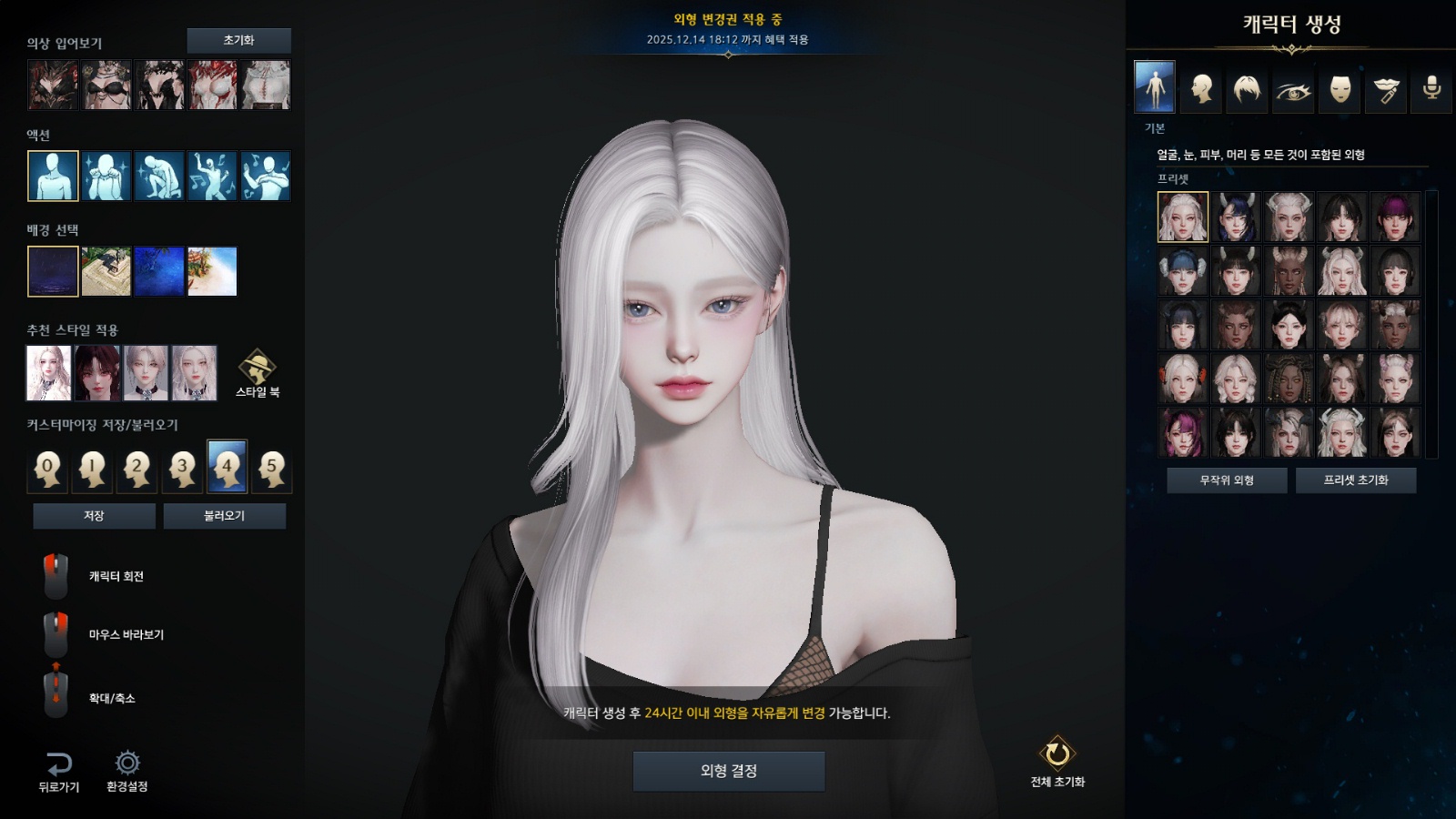Load a saved look with 불러오기

pos(224,516)
